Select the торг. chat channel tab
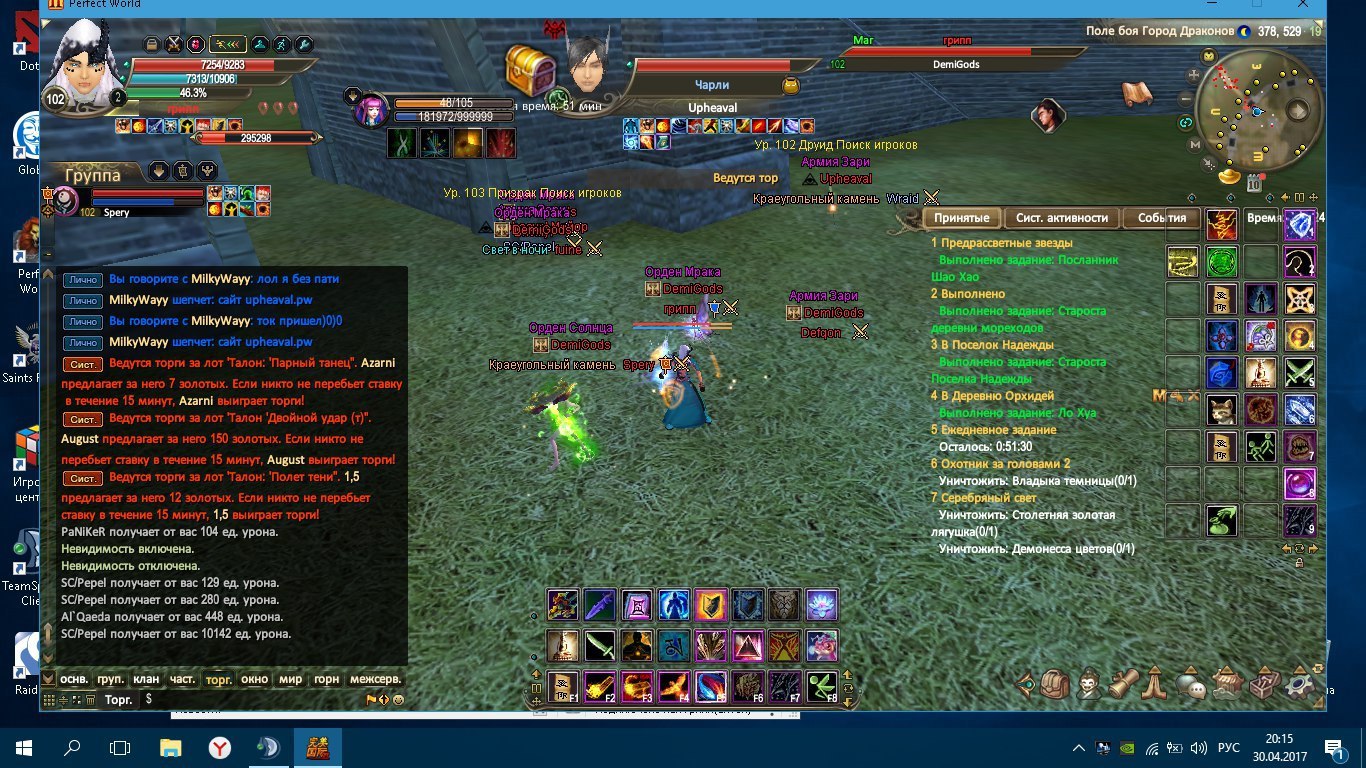1366x768 pixels. (218, 679)
